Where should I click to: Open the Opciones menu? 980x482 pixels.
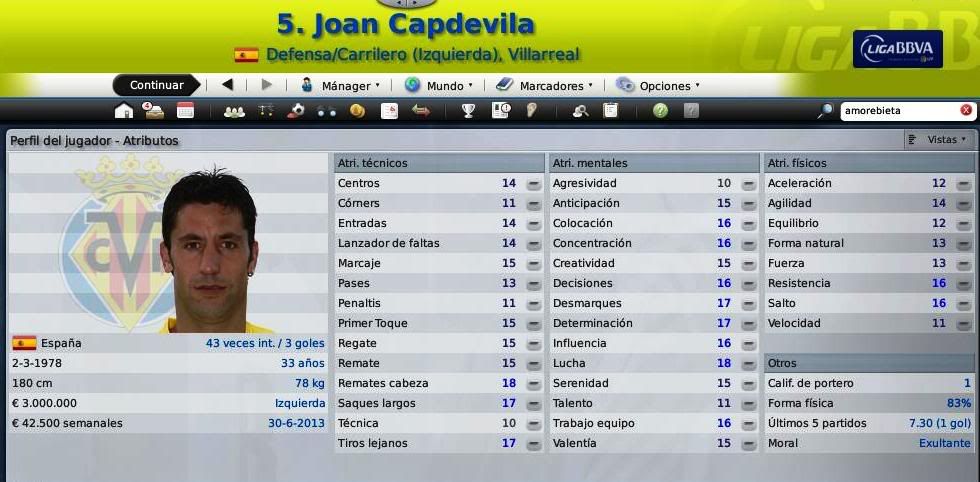(x=658, y=86)
